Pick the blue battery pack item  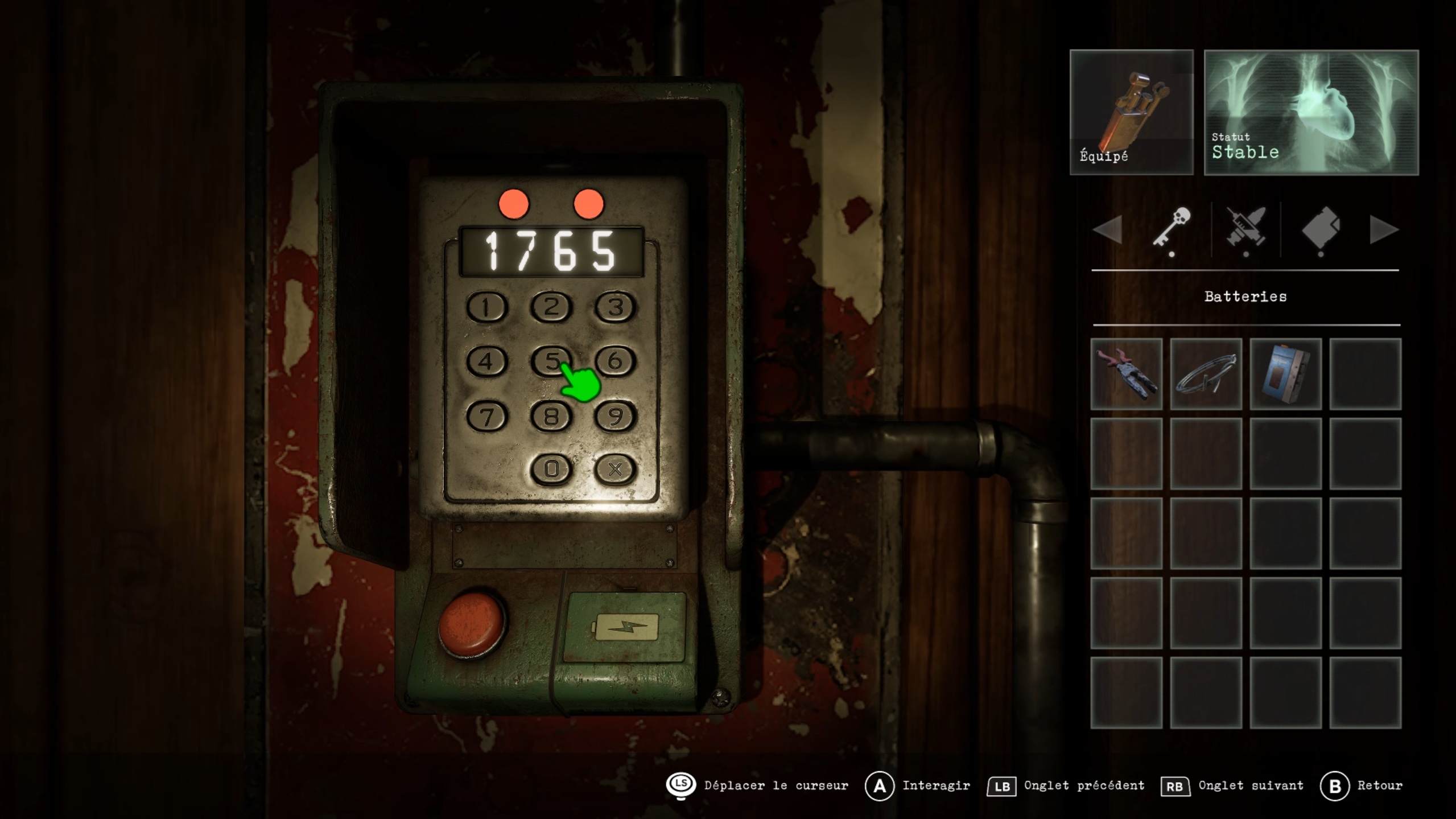coord(1285,374)
